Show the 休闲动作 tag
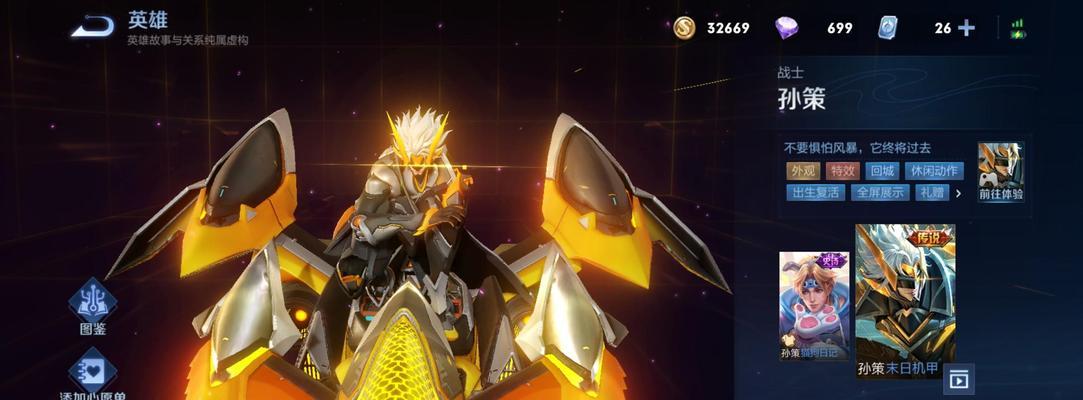The height and width of the screenshot is (400, 1083). click(934, 171)
